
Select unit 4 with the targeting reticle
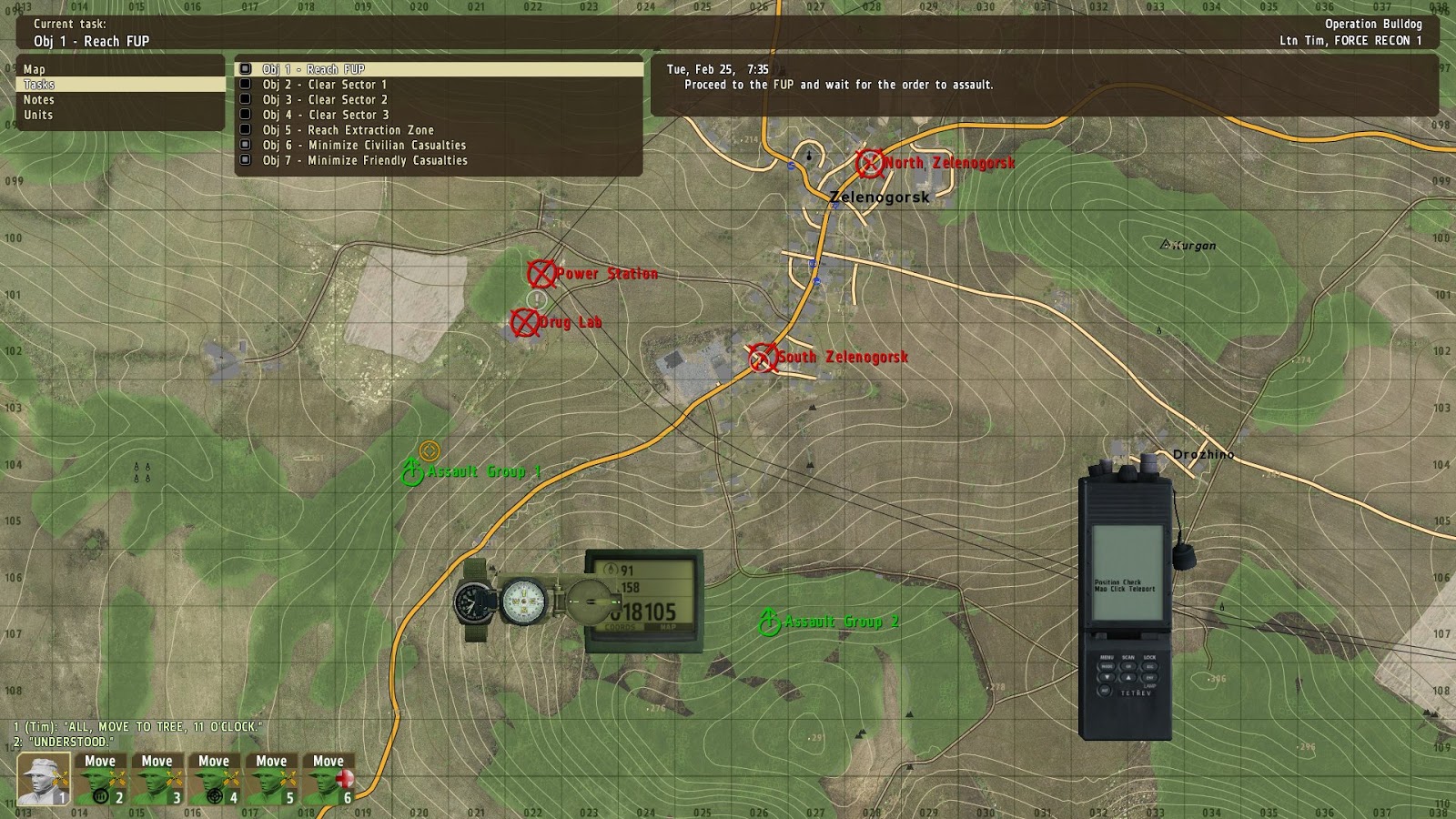pos(215,779)
